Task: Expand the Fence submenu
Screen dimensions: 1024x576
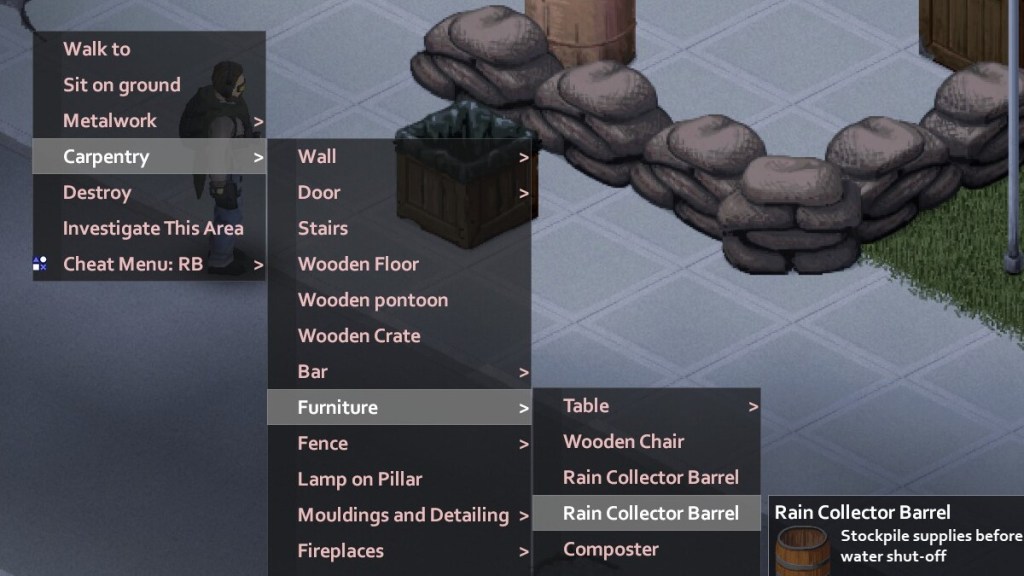Action: coord(323,444)
